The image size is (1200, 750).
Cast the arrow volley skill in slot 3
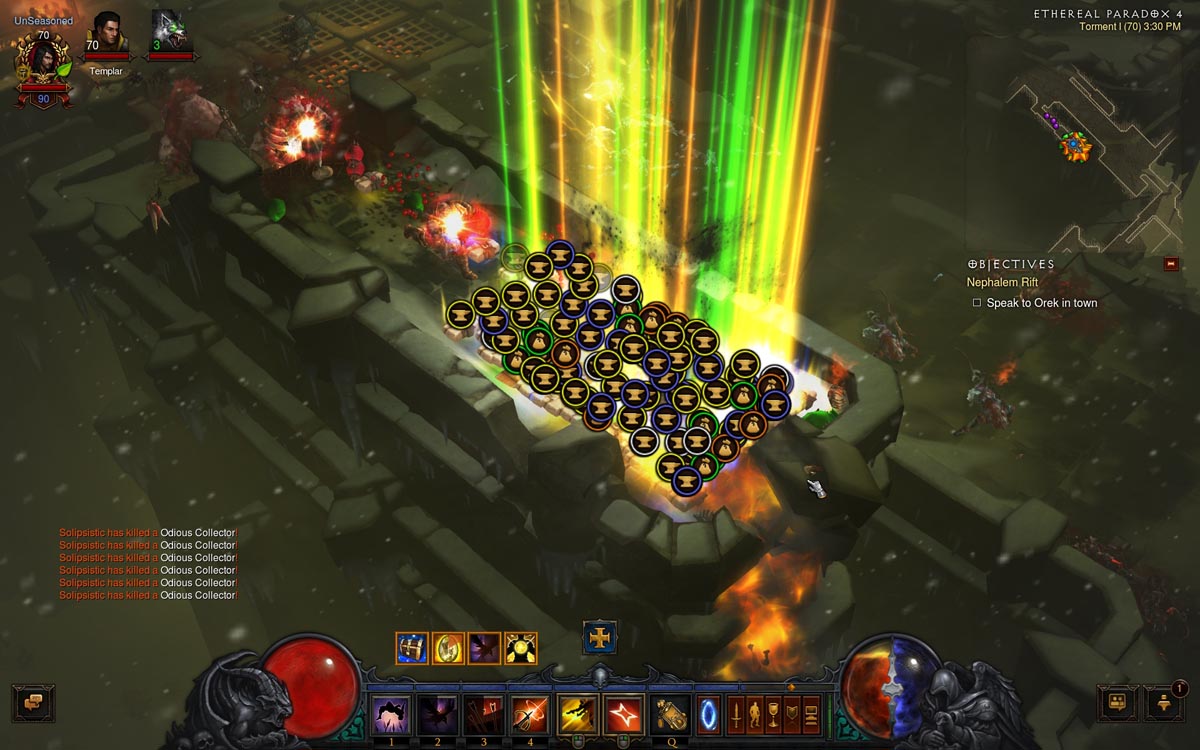tap(483, 714)
